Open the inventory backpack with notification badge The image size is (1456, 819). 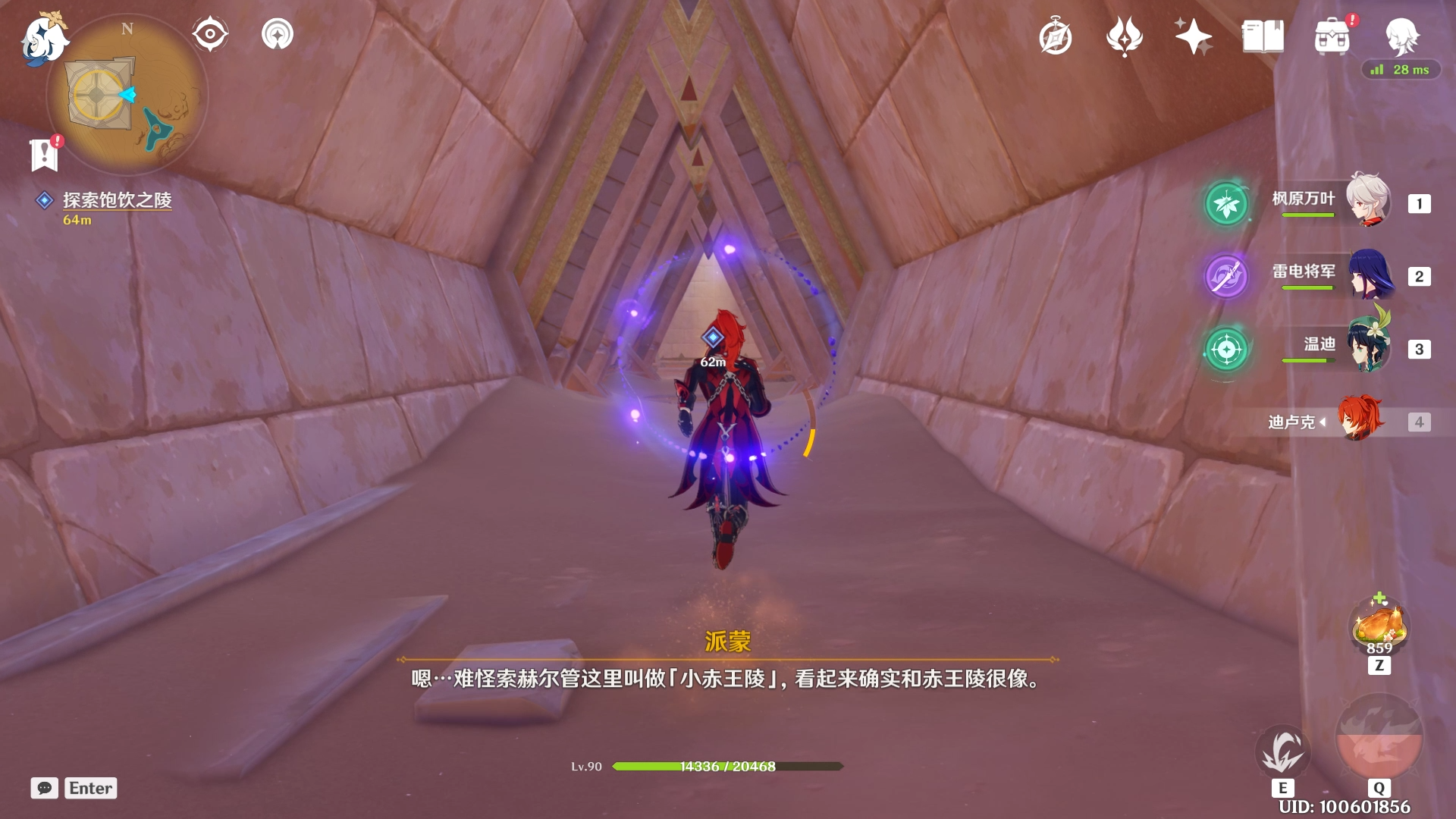click(x=1332, y=37)
